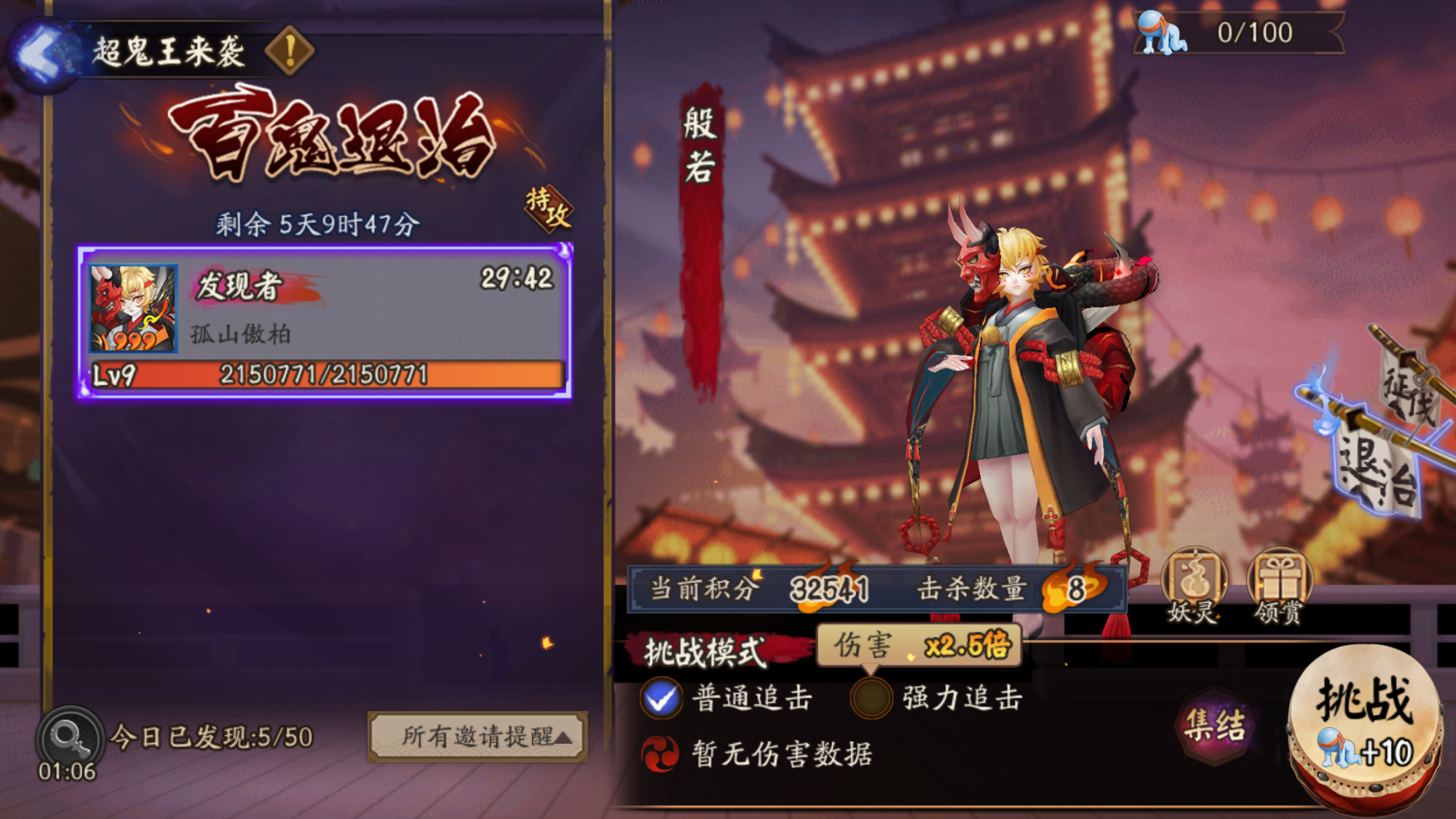Viewport: 1456px width, 819px height.
Task: Tap the 孤山傲柏 avatar thumbnail with 999
Action: click(x=131, y=306)
